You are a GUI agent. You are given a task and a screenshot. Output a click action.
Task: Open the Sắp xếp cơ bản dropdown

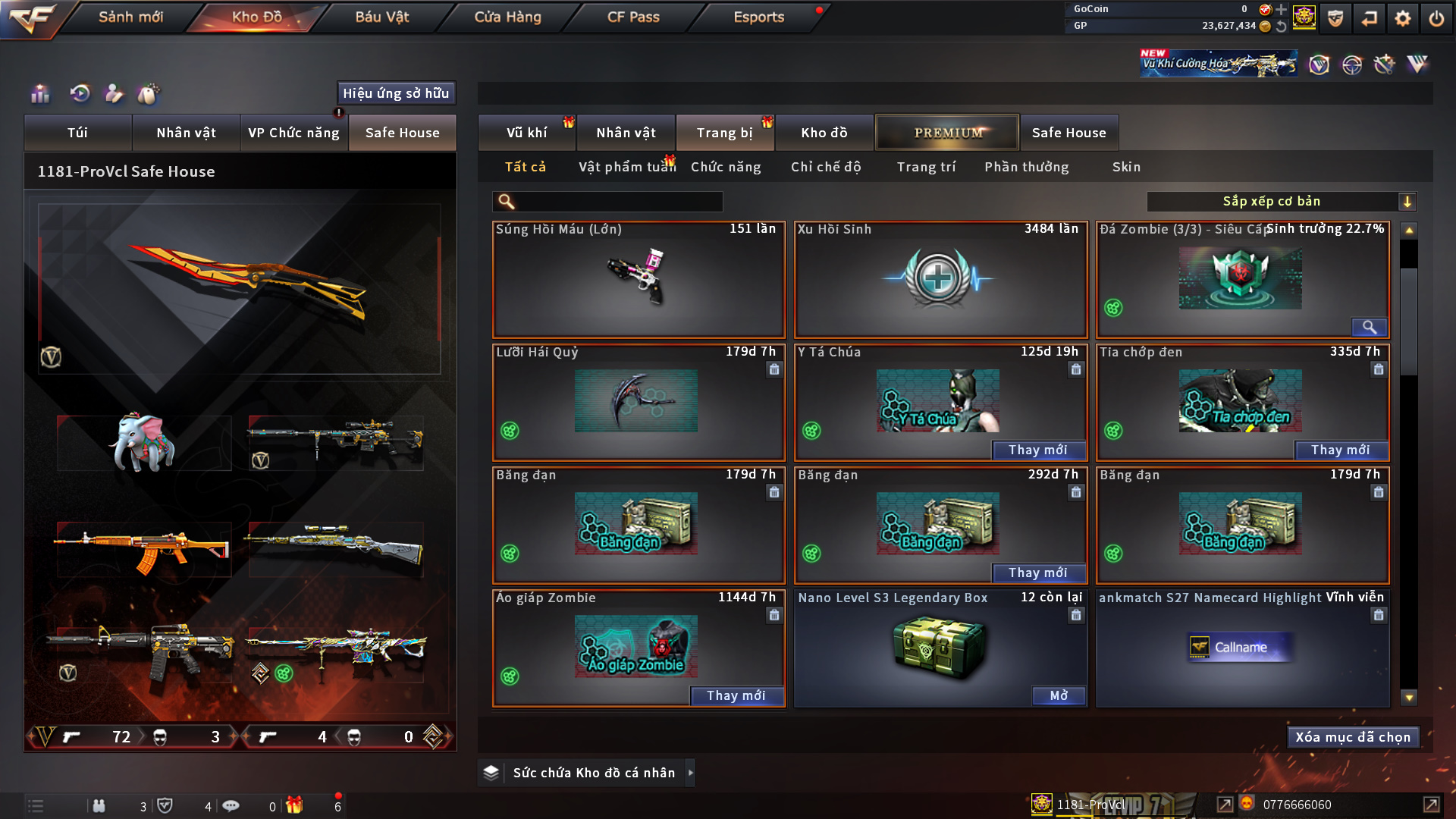click(x=1281, y=202)
